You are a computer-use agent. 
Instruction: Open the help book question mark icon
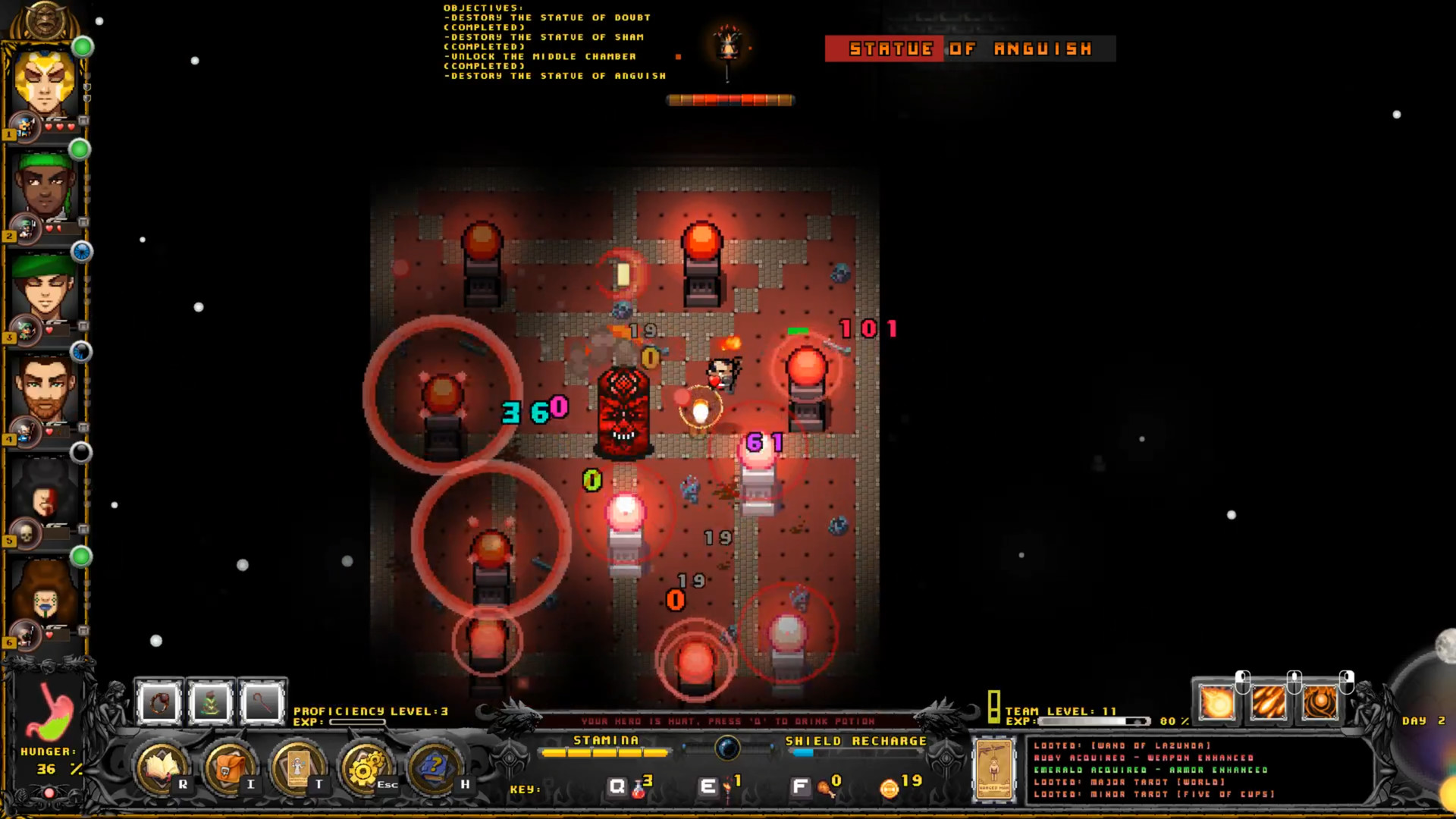coord(435,766)
